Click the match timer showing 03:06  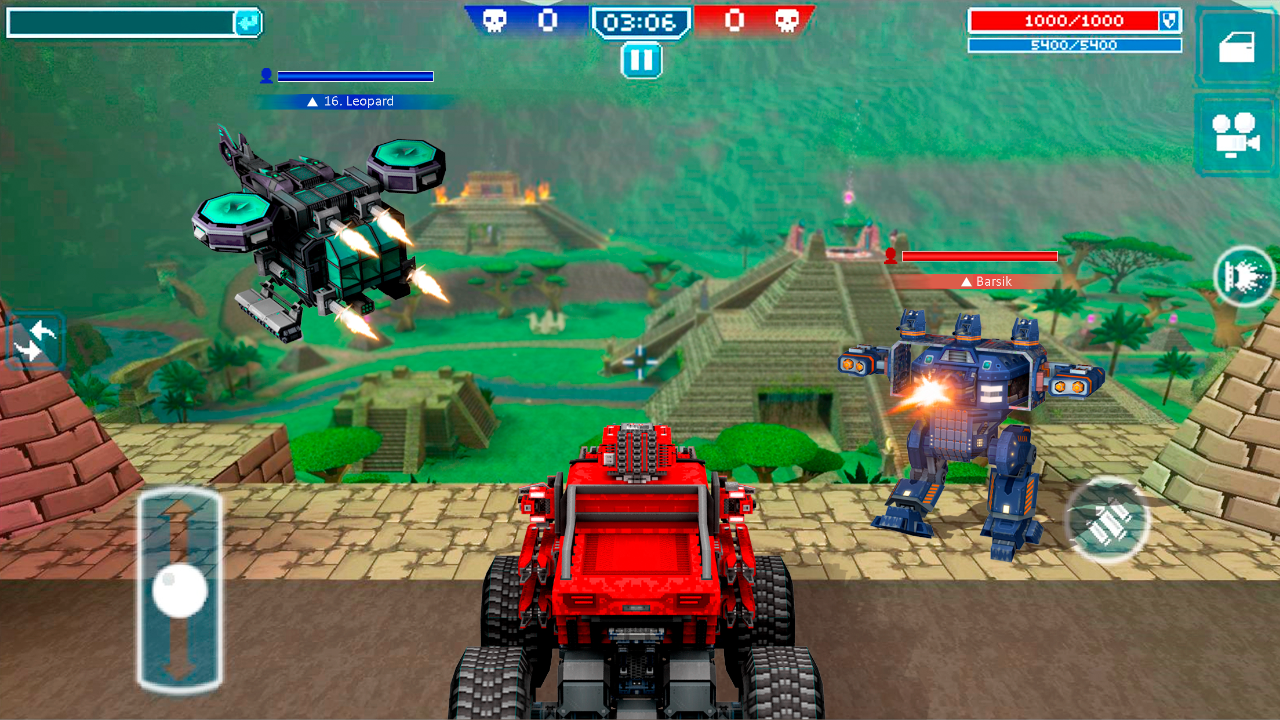(640, 19)
